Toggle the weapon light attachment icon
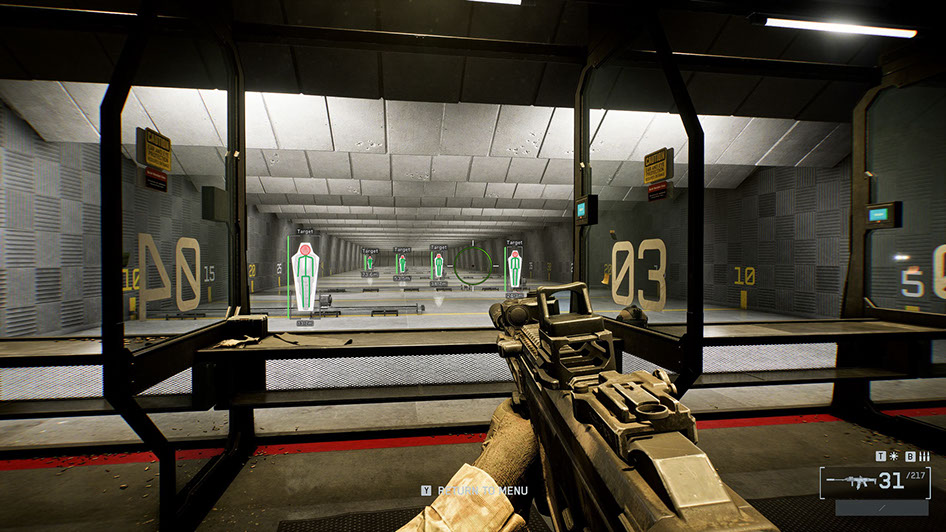The width and height of the screenshot is (946, 532). [893, 456]
